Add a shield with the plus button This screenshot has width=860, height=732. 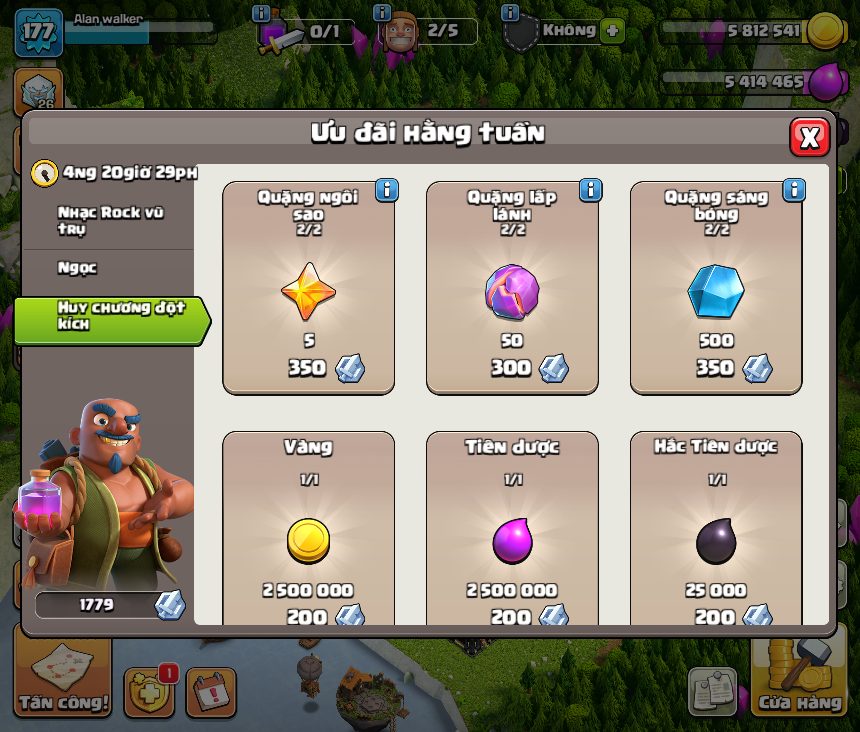(611, 31)
